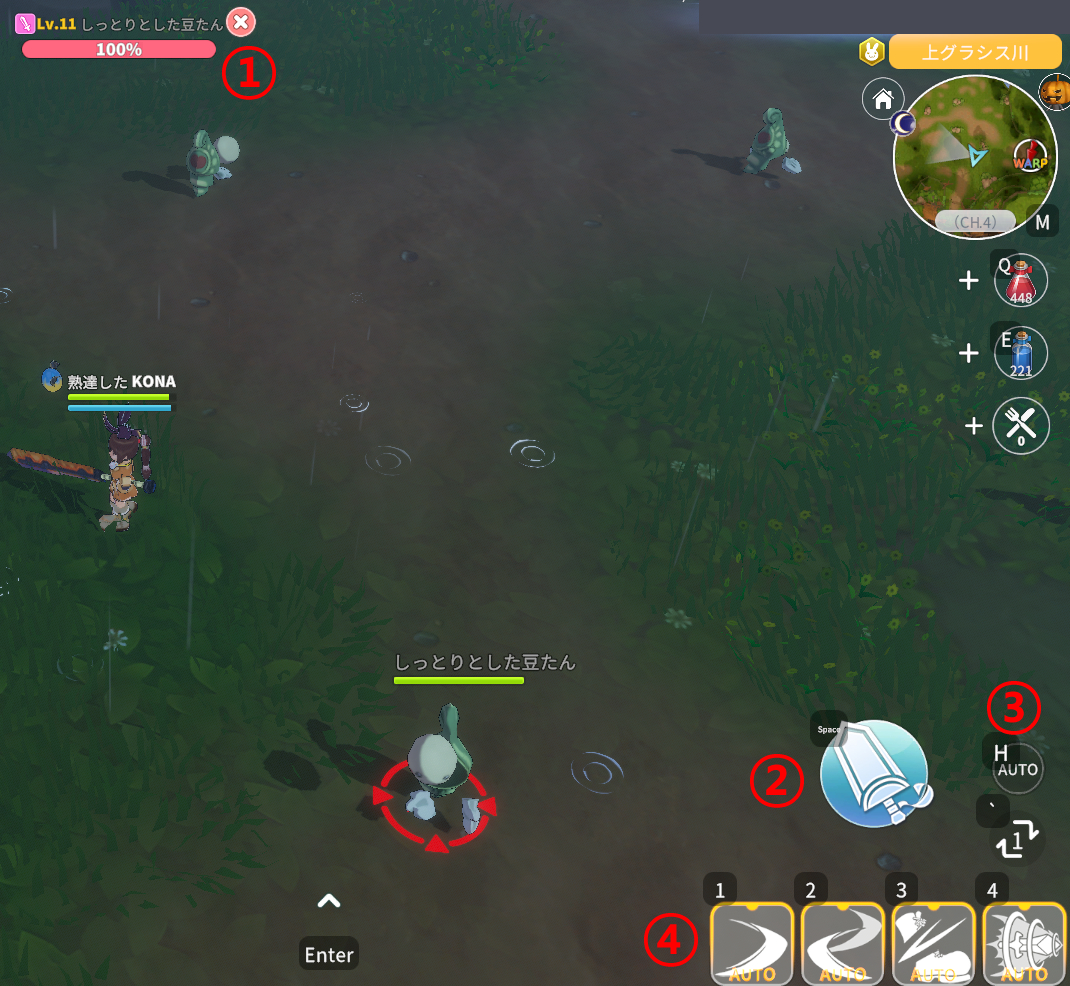Click the plus button beside the red potion

point(968,281)
